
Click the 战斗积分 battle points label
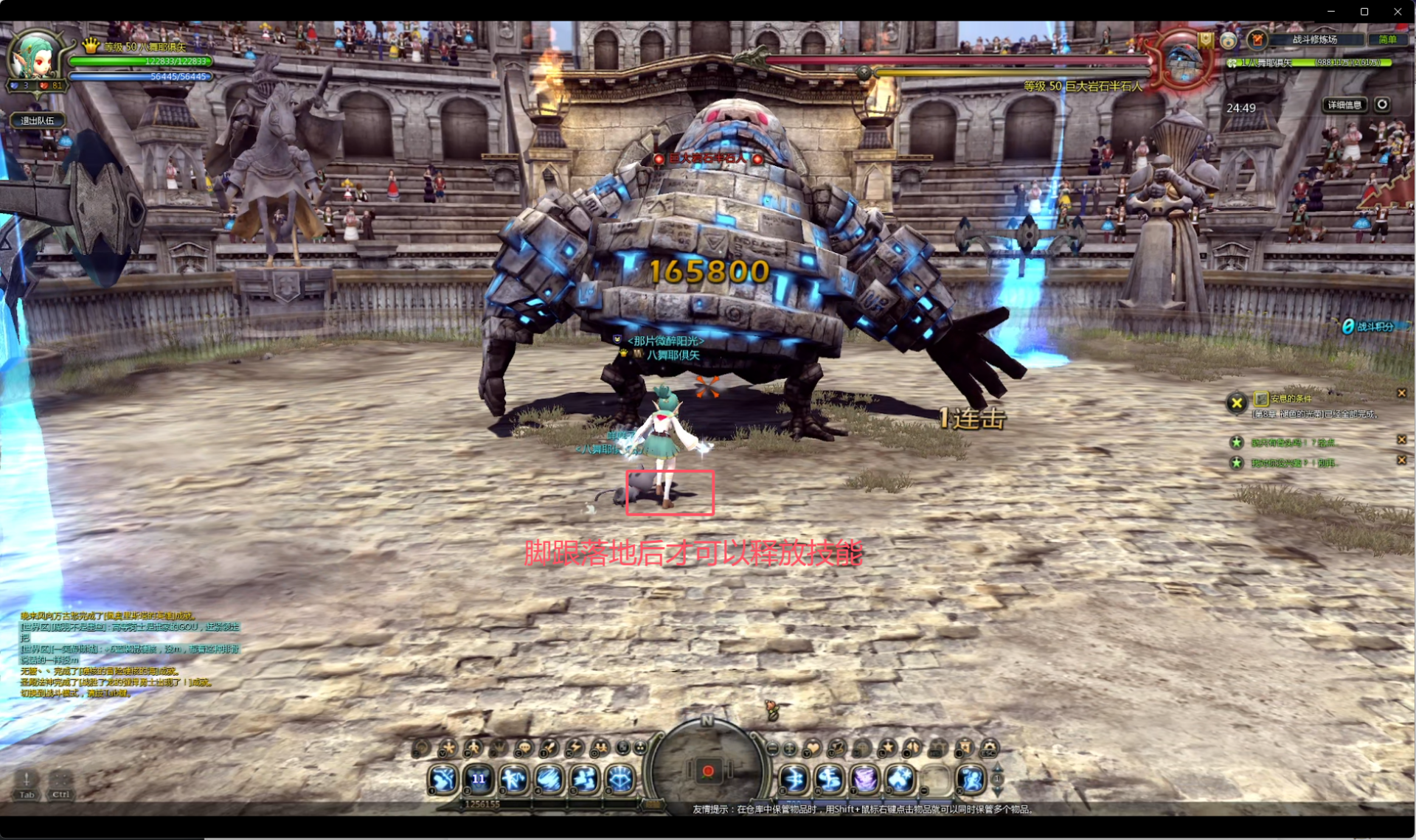coord(1375,327)
